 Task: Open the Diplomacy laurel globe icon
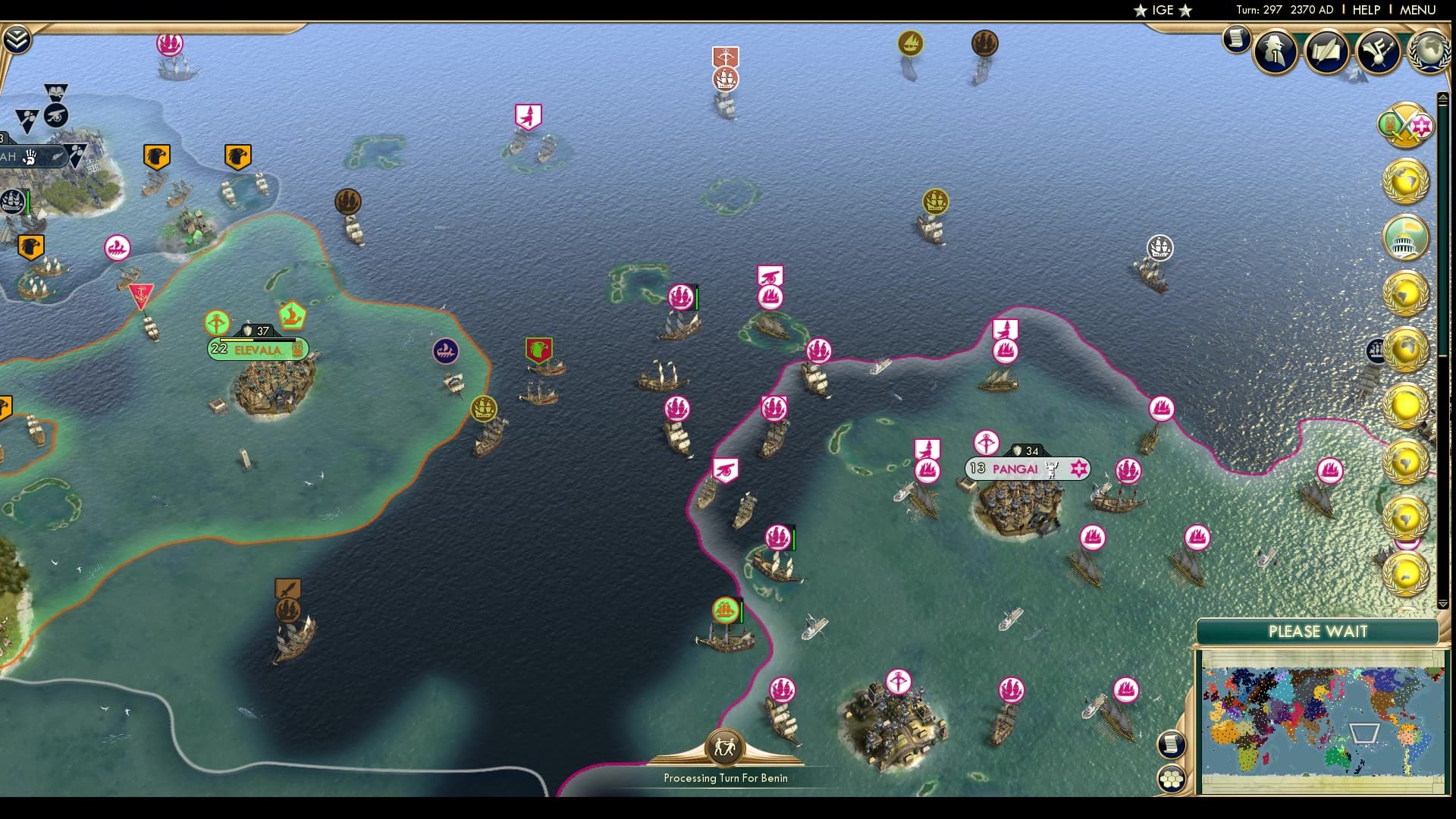pyautogui.click(x=1429, y=53)
